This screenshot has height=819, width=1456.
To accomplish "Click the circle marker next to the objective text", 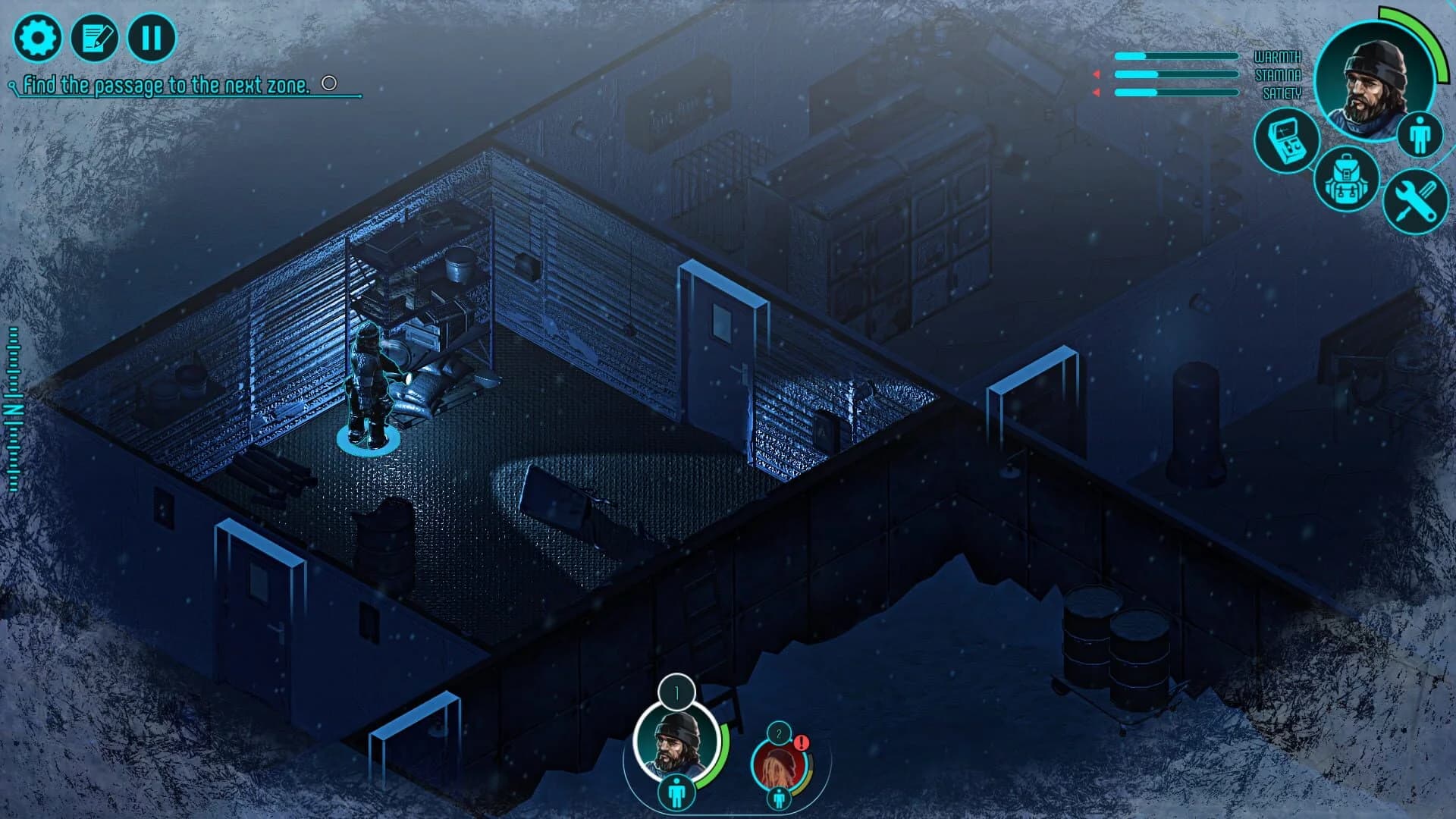I will [328, 83].
